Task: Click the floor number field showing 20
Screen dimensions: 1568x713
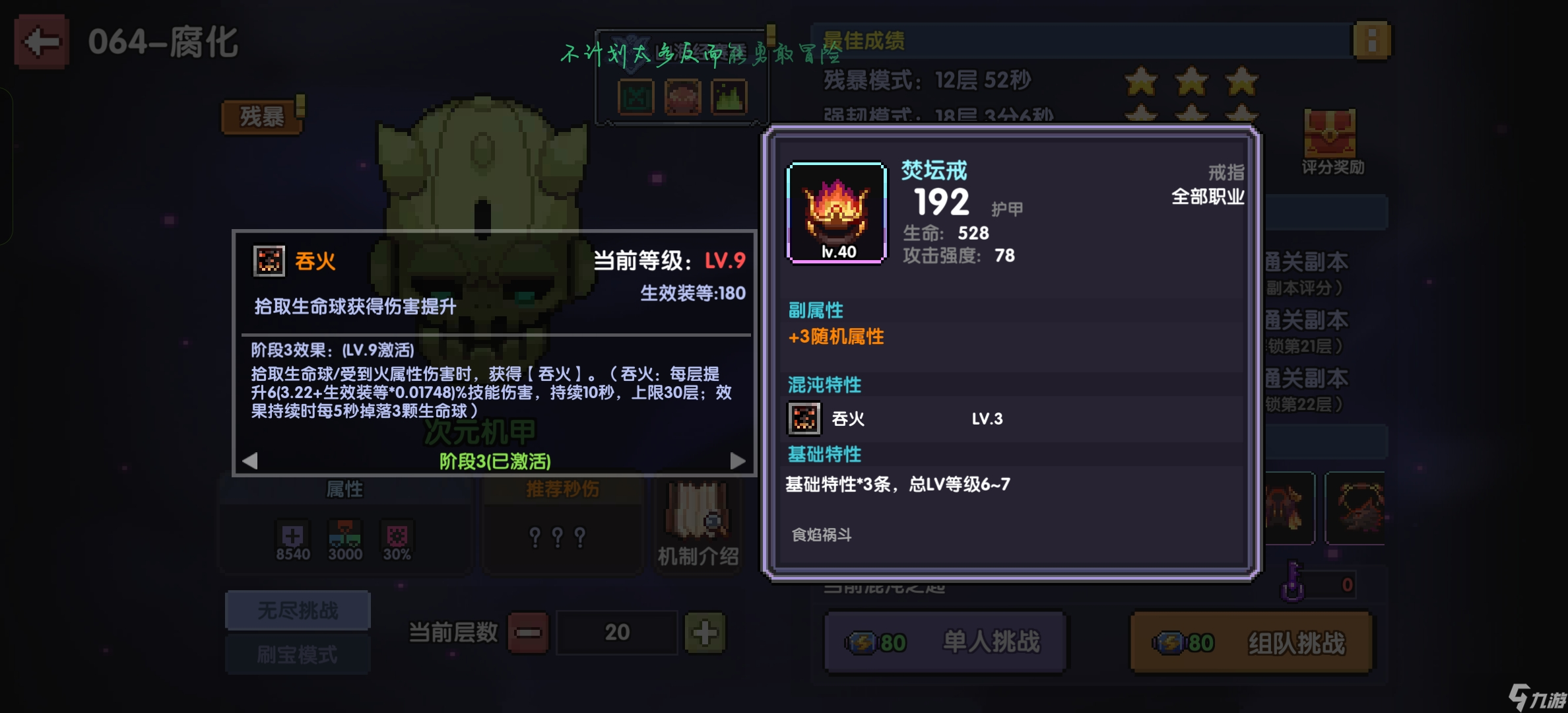Action: click(616, 632)
